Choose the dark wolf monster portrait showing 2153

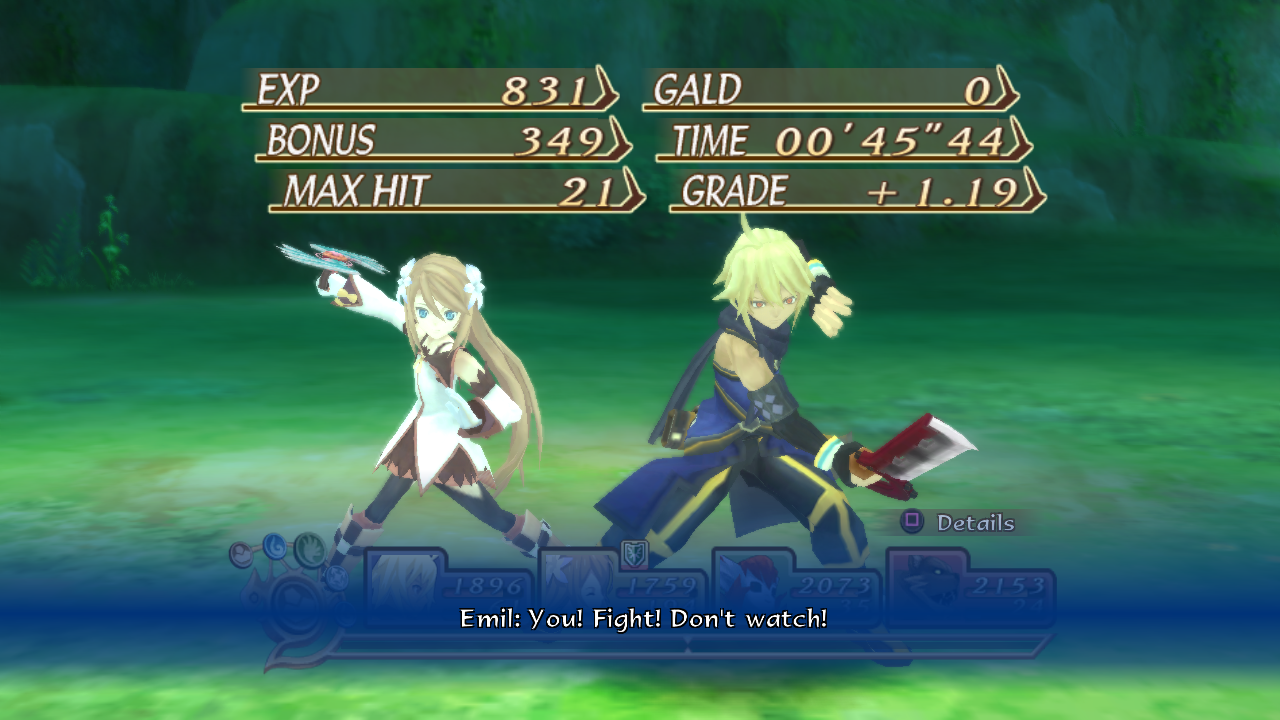pos(924,584)
